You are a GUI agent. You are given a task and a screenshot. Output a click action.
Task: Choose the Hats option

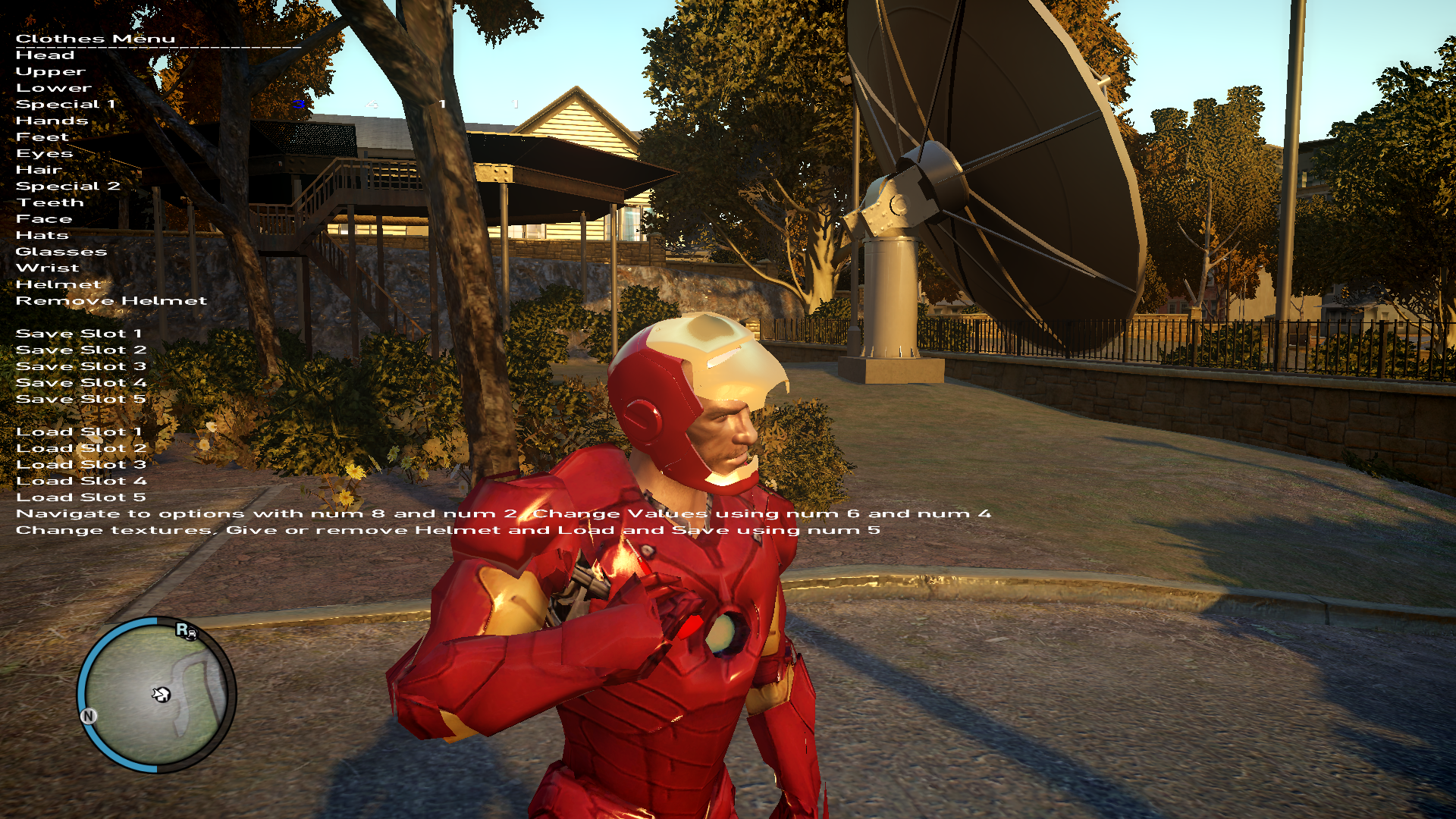pyautogui.click(x=42, y=236)
